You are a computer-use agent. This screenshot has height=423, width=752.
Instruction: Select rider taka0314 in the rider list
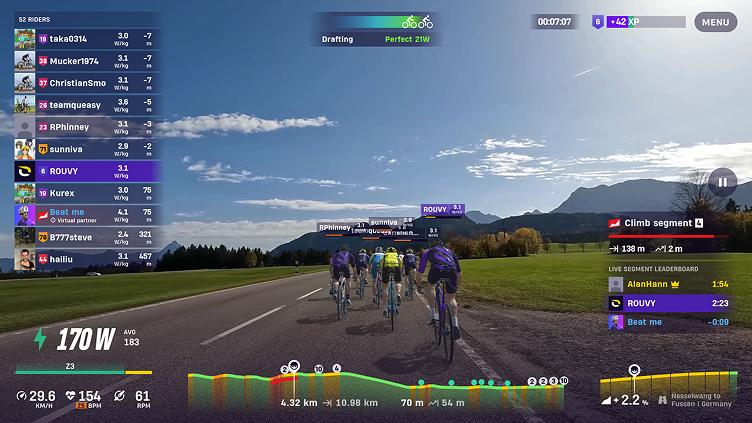(85, 39)
